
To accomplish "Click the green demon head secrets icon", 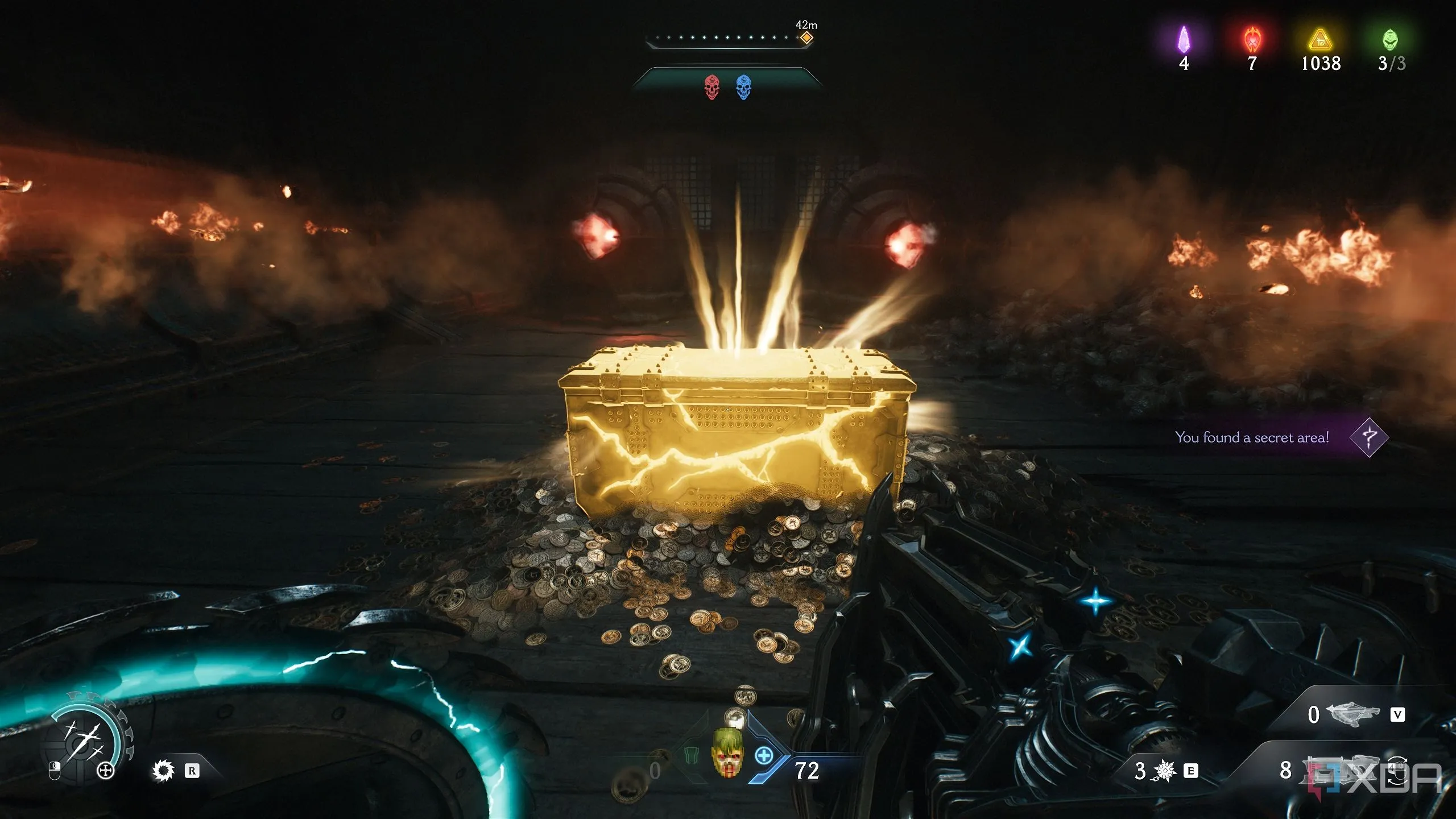I will (x=1390, y=40).
